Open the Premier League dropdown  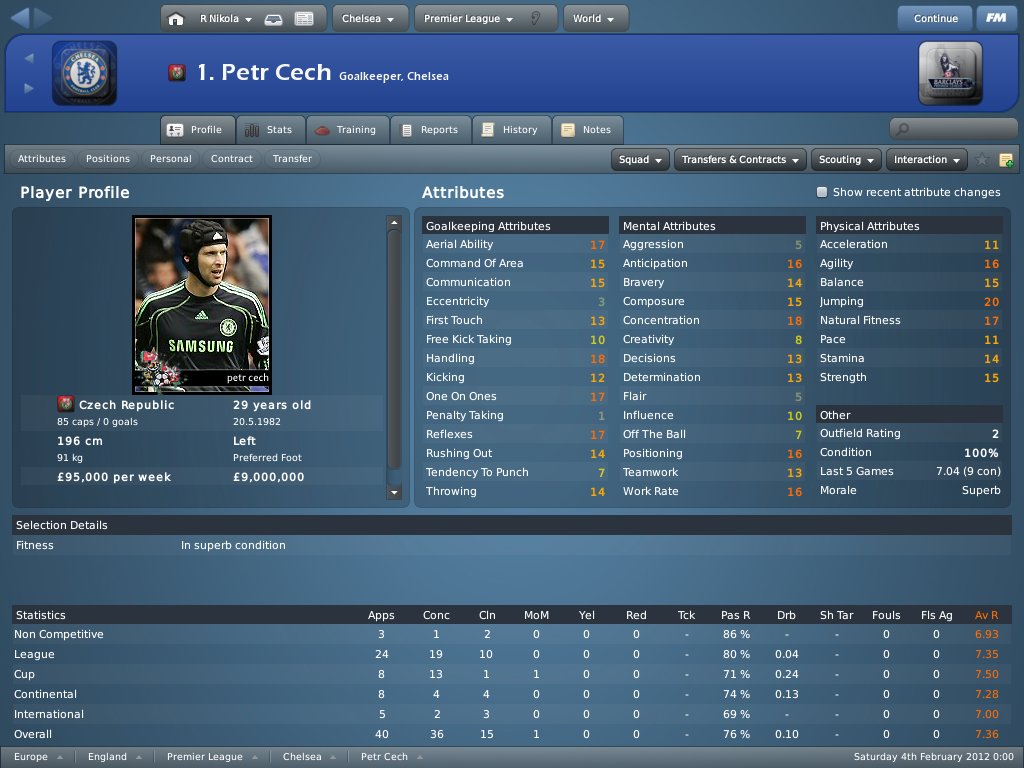(469, 18)
